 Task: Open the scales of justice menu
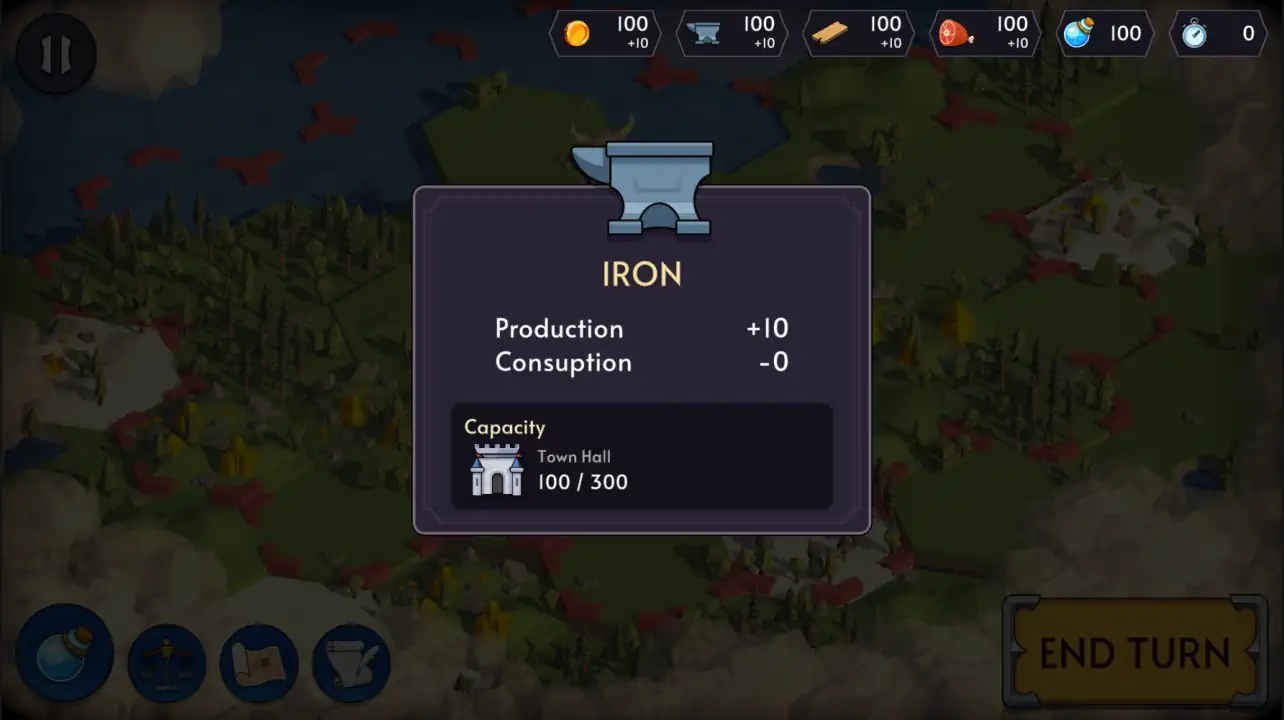(167, 661)
